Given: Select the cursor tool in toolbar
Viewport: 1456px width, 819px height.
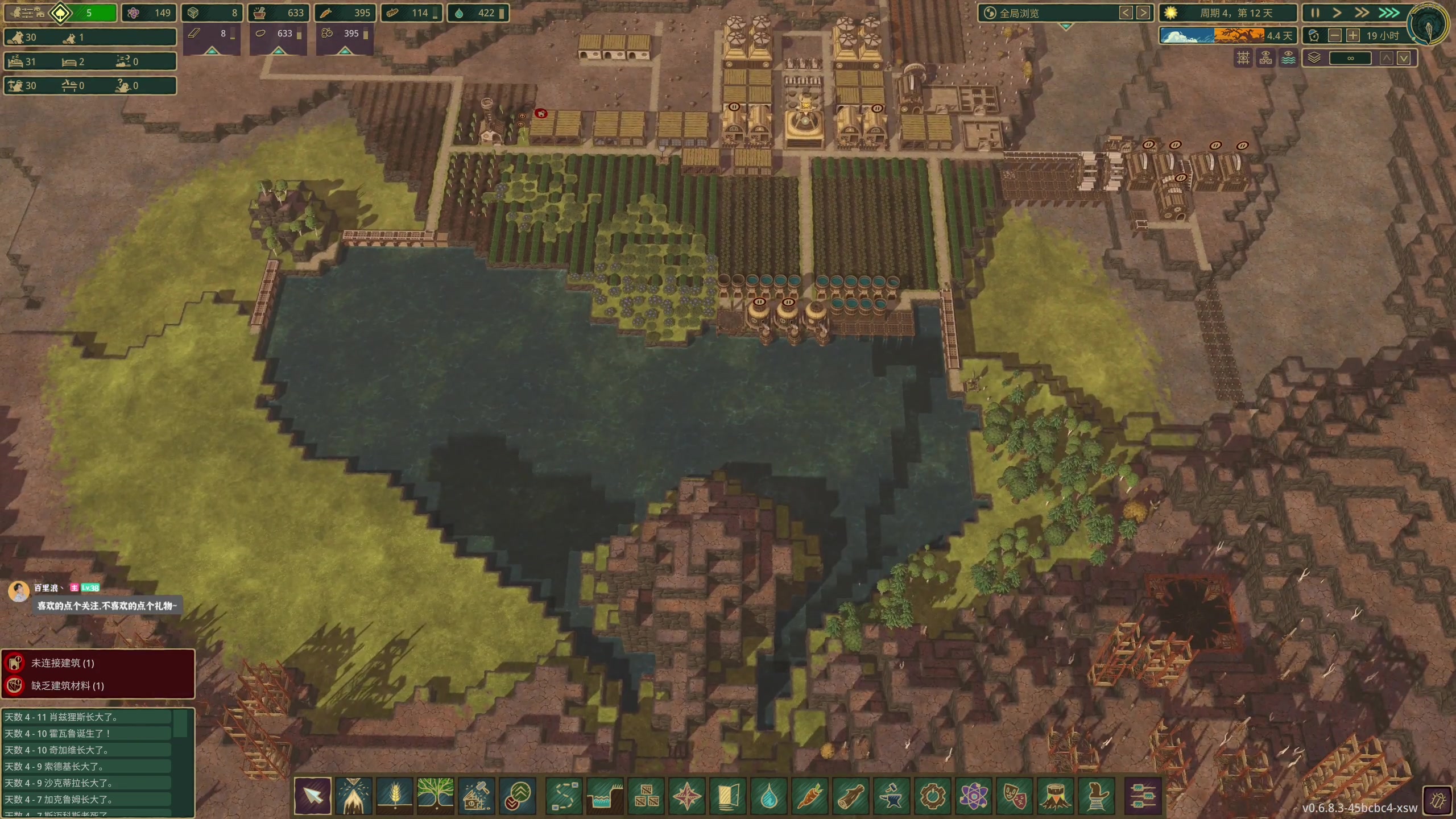Looking at the screenshot, I should pos(313,796).
